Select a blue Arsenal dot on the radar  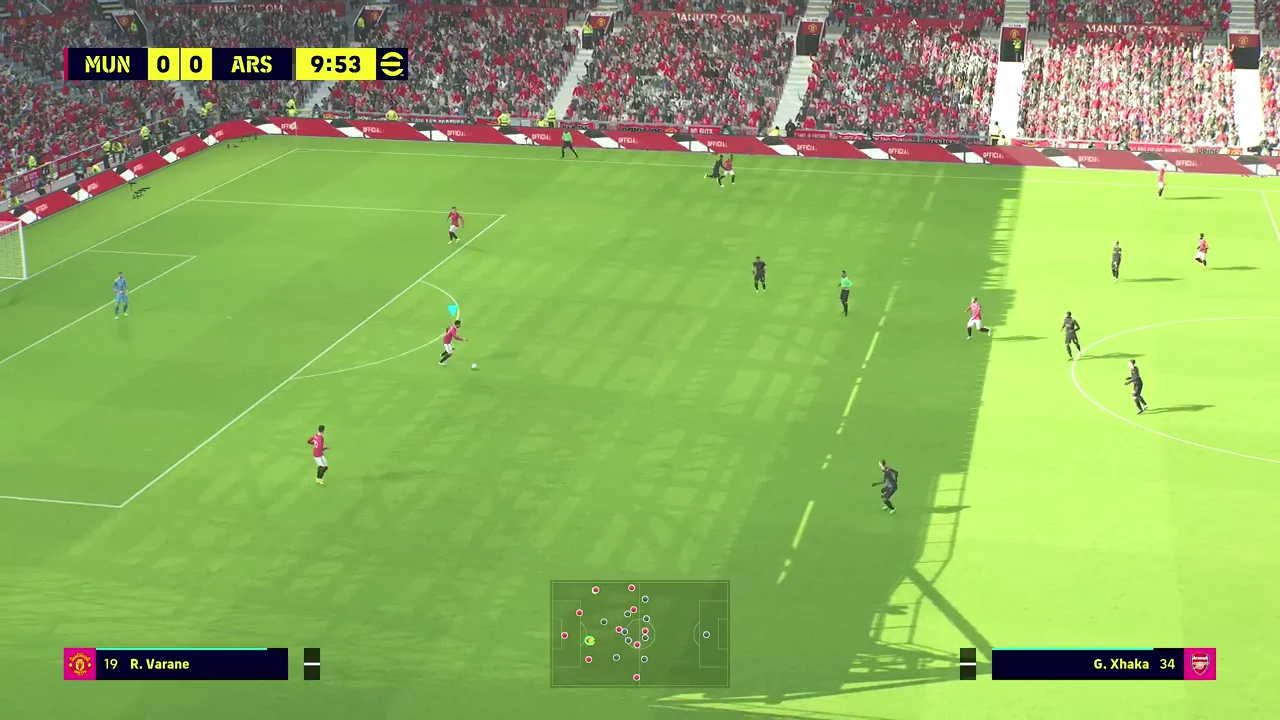click(x=644, y=600)
